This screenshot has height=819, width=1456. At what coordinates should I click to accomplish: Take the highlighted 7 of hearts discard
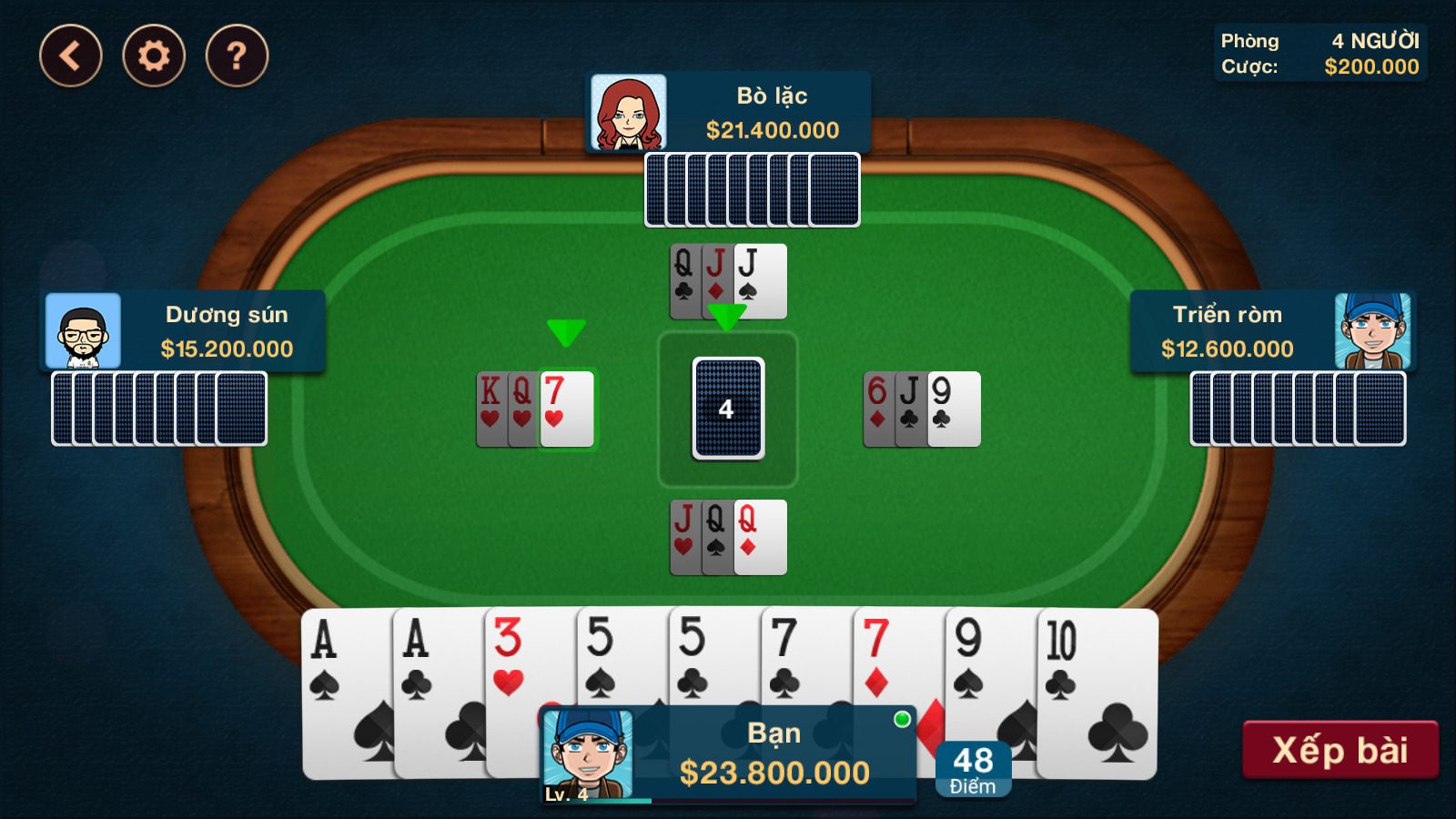tap(567, 409)
